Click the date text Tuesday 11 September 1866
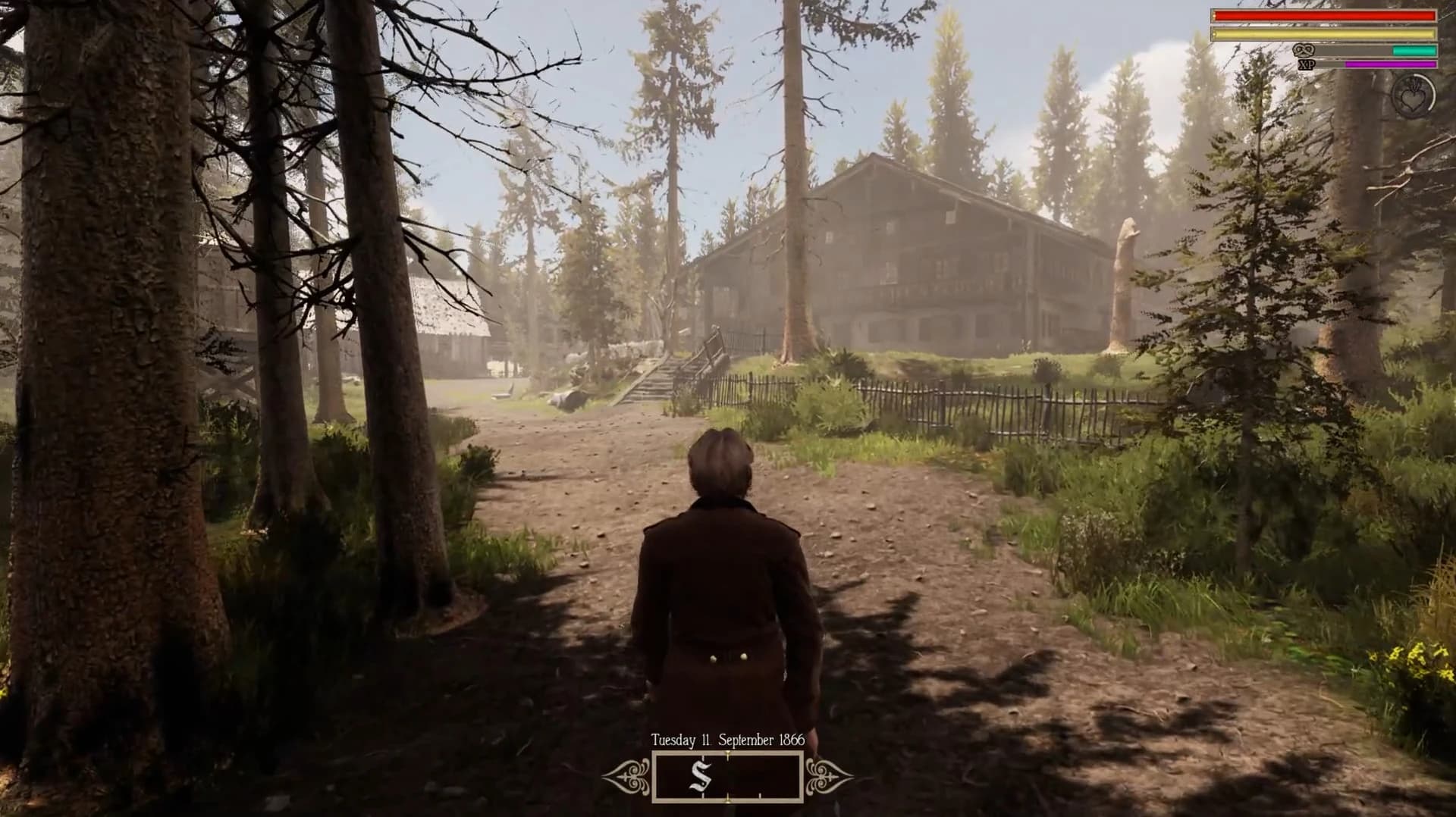 [x=726, y=740]
